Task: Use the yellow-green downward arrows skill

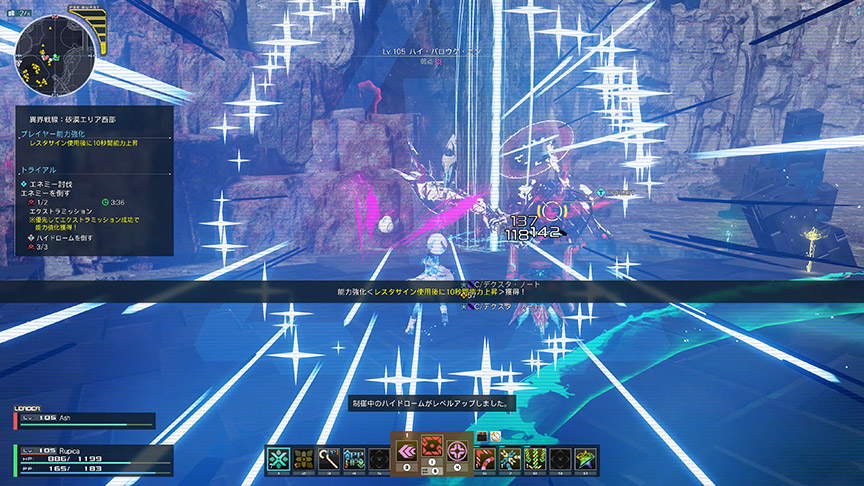Action: point(535,458)
